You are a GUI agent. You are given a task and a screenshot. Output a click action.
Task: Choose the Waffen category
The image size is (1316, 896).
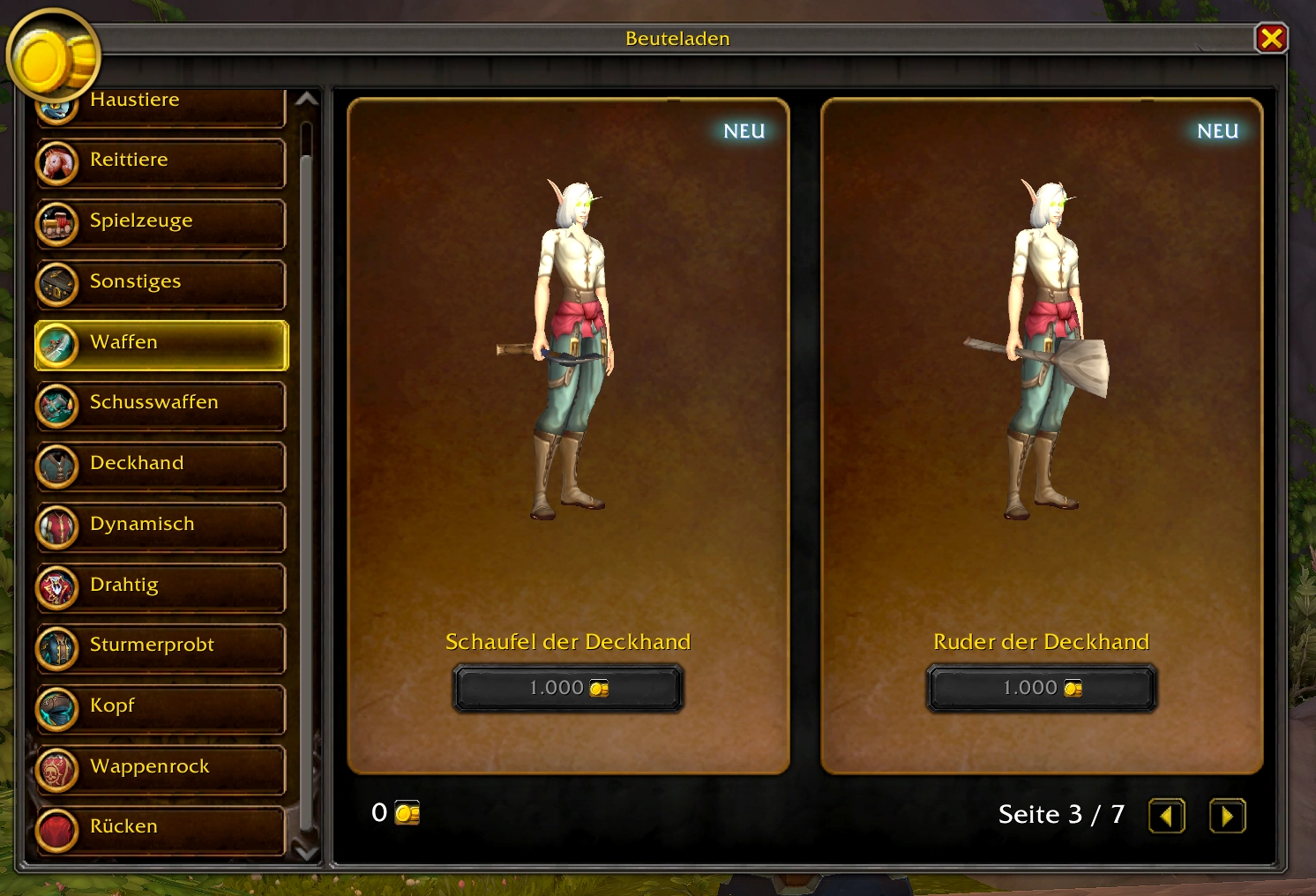(161, 345)
